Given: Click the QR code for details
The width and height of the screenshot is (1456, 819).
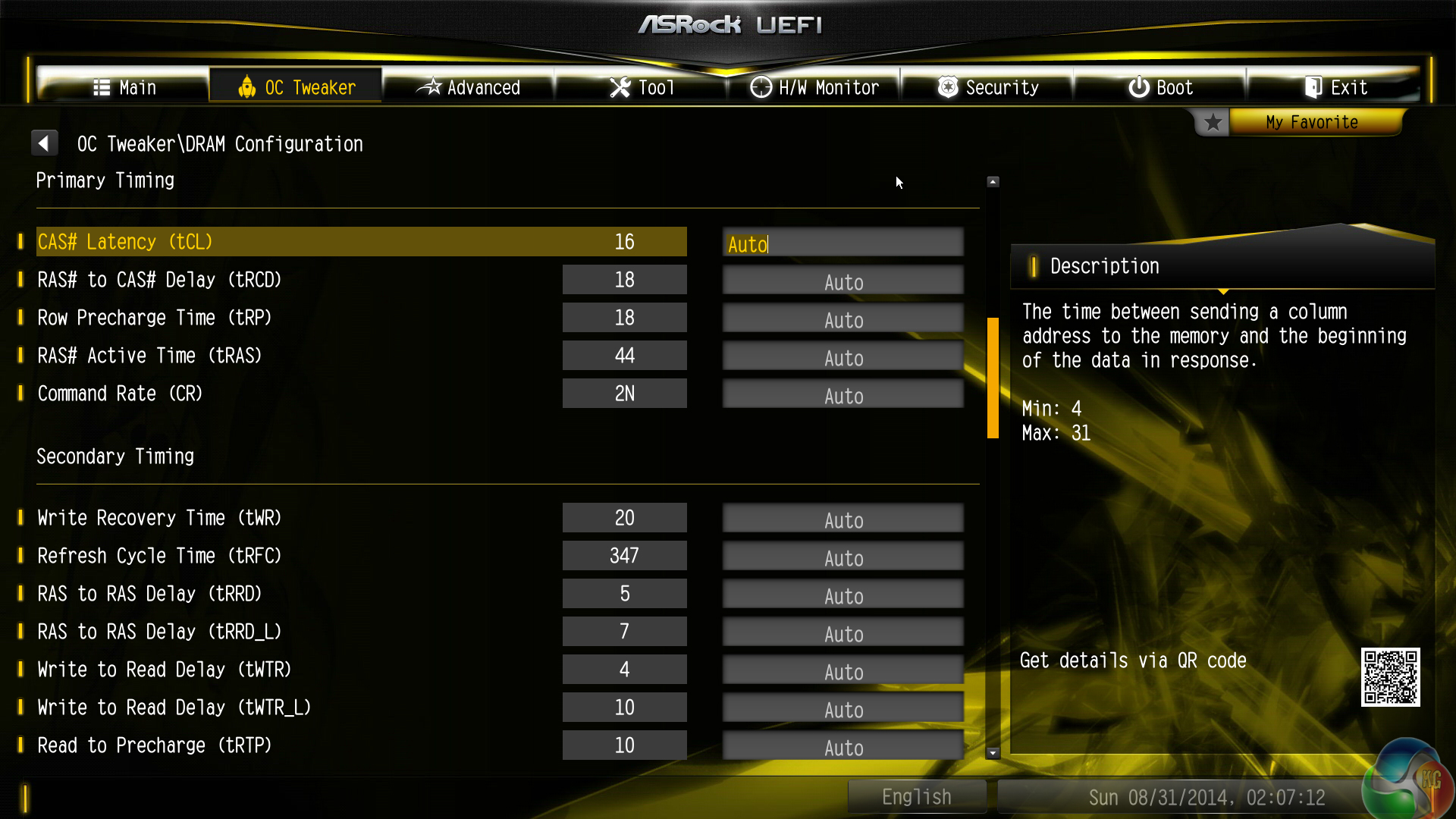Looking at the screenshot, I should click(1389, 676).
